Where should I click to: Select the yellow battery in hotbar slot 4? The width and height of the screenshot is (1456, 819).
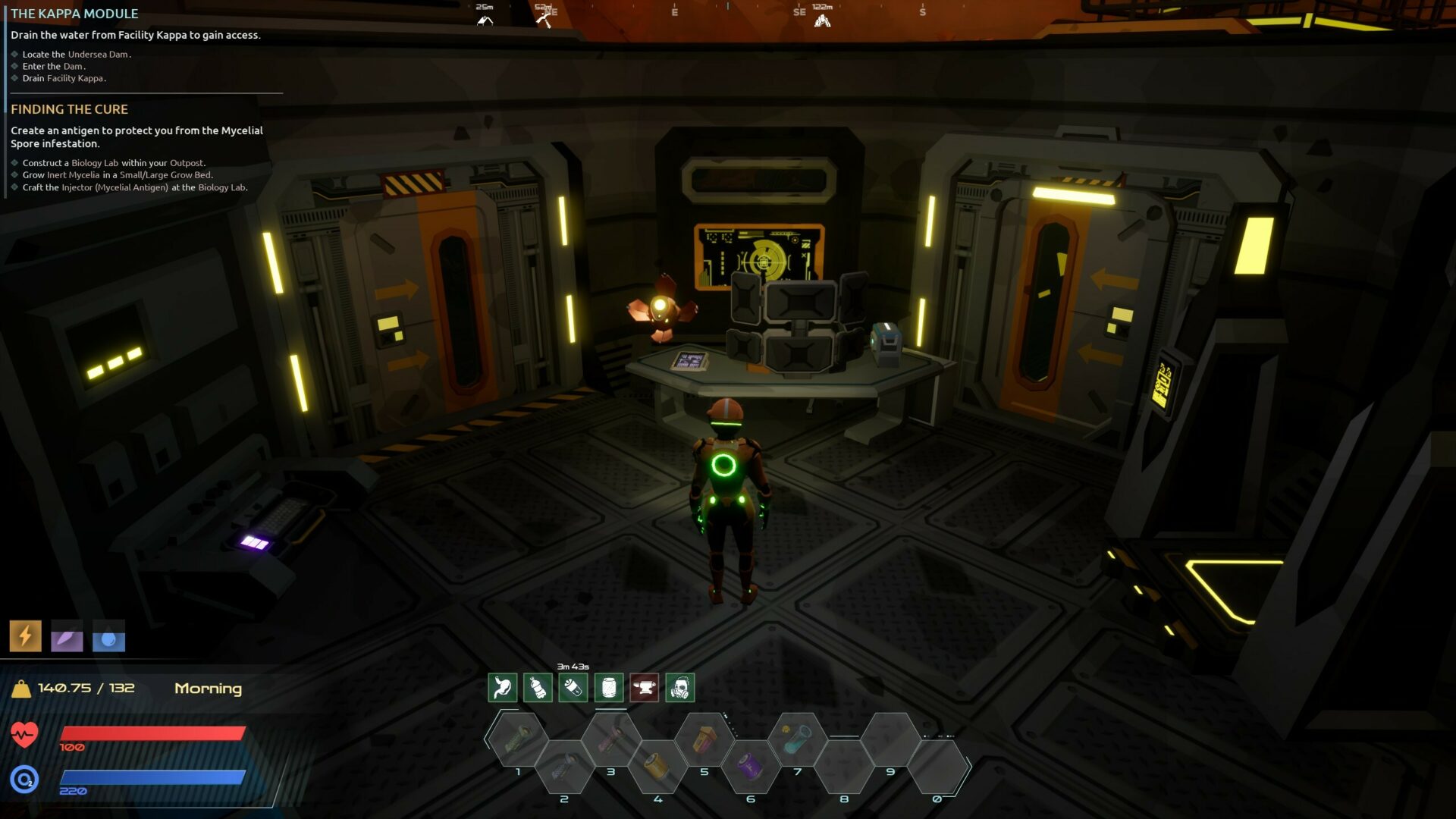click(x=657, y=766)
